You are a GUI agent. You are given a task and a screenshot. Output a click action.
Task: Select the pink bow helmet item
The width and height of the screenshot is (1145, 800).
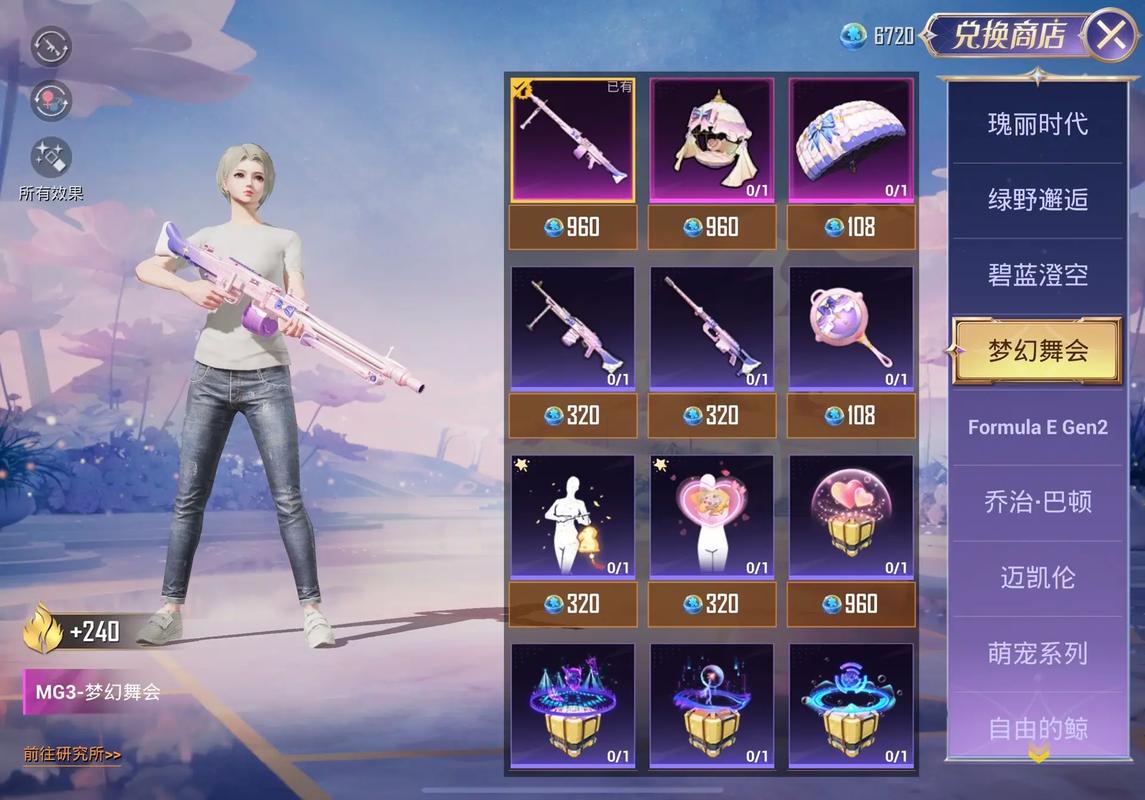(711, 140)
